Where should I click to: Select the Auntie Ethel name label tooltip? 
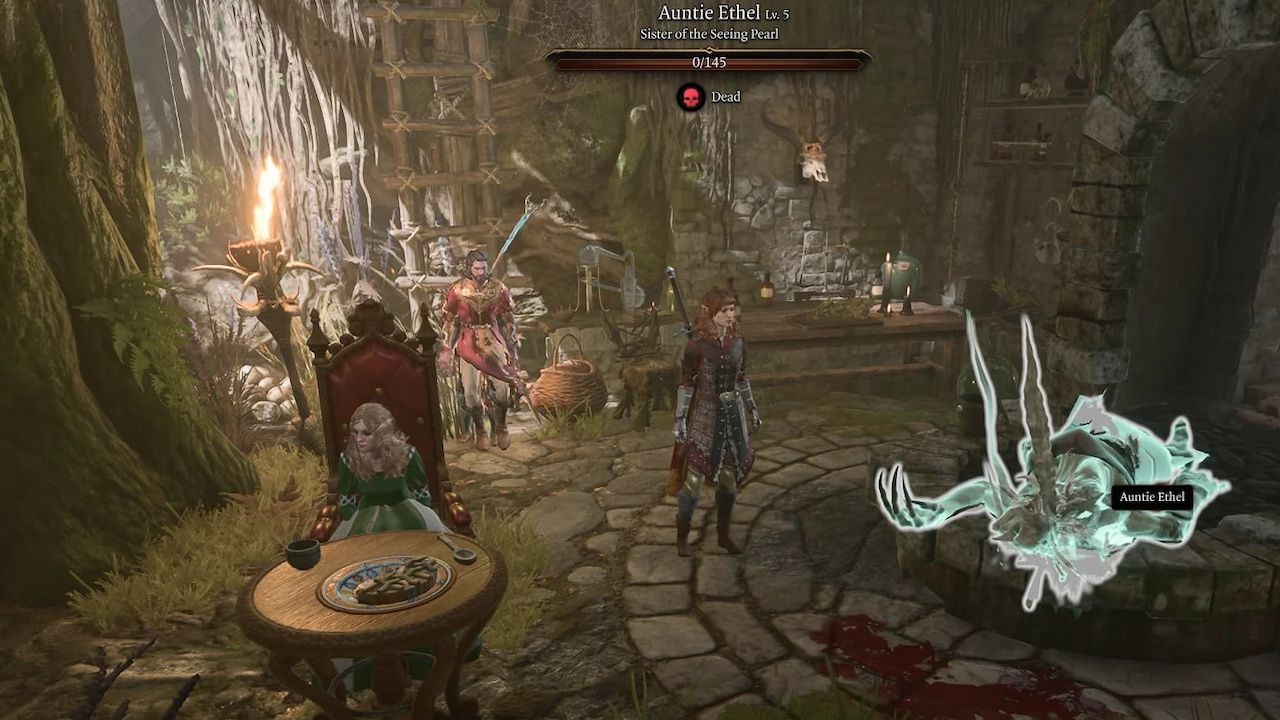tap(1153, 496)
